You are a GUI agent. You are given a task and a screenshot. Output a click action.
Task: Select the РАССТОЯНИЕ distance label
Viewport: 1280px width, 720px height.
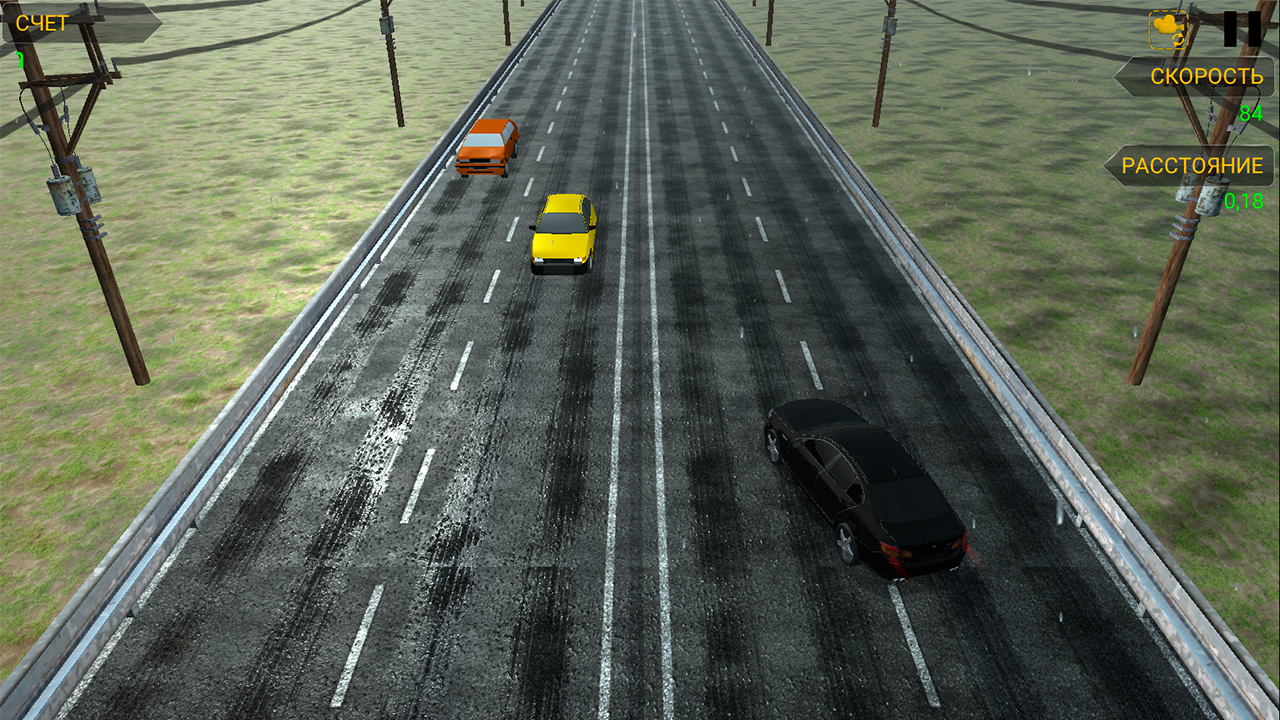click(1192, 167)
